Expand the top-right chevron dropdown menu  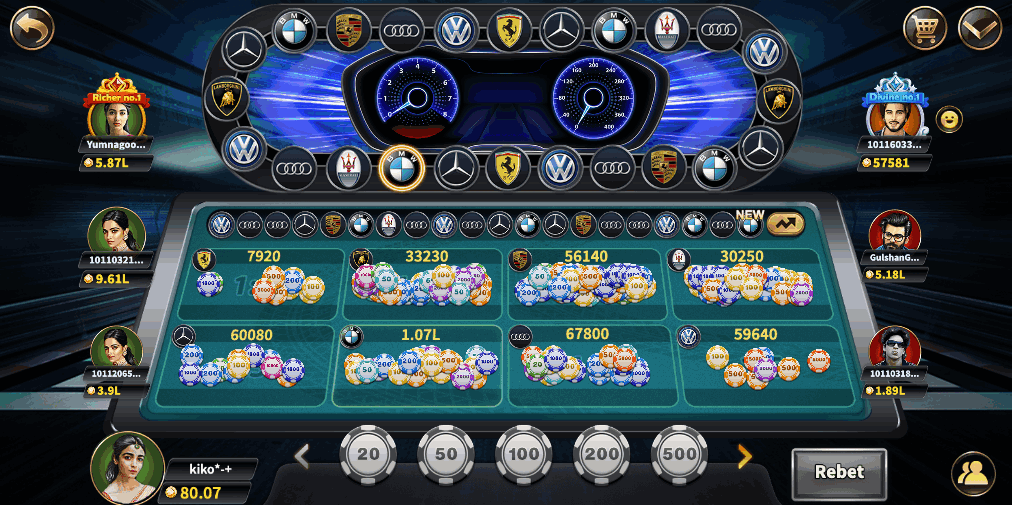[979, 27]
